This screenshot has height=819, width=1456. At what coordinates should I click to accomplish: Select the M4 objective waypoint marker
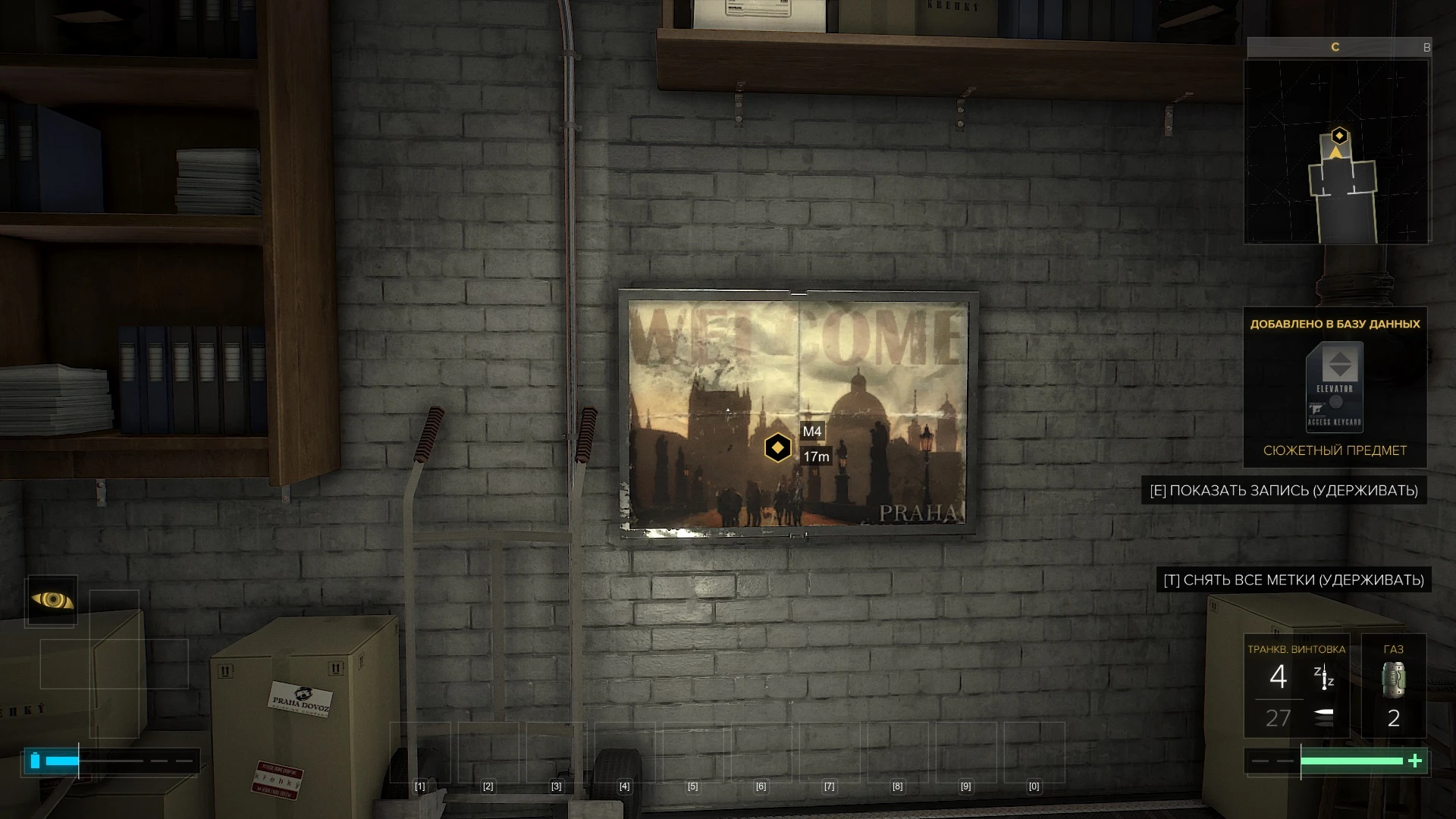pos(777,447)
